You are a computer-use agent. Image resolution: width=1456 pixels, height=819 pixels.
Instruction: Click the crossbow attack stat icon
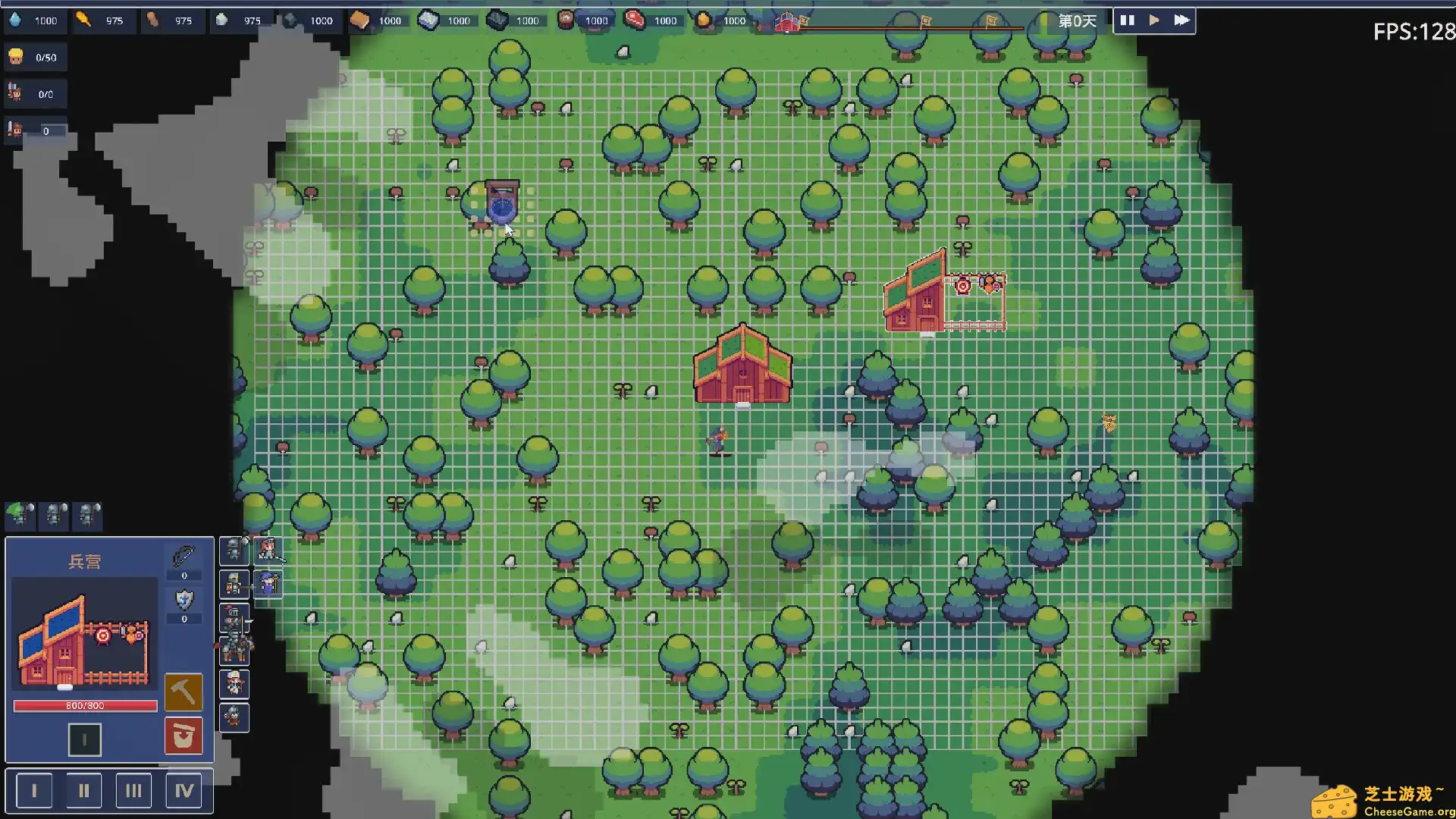184,557
